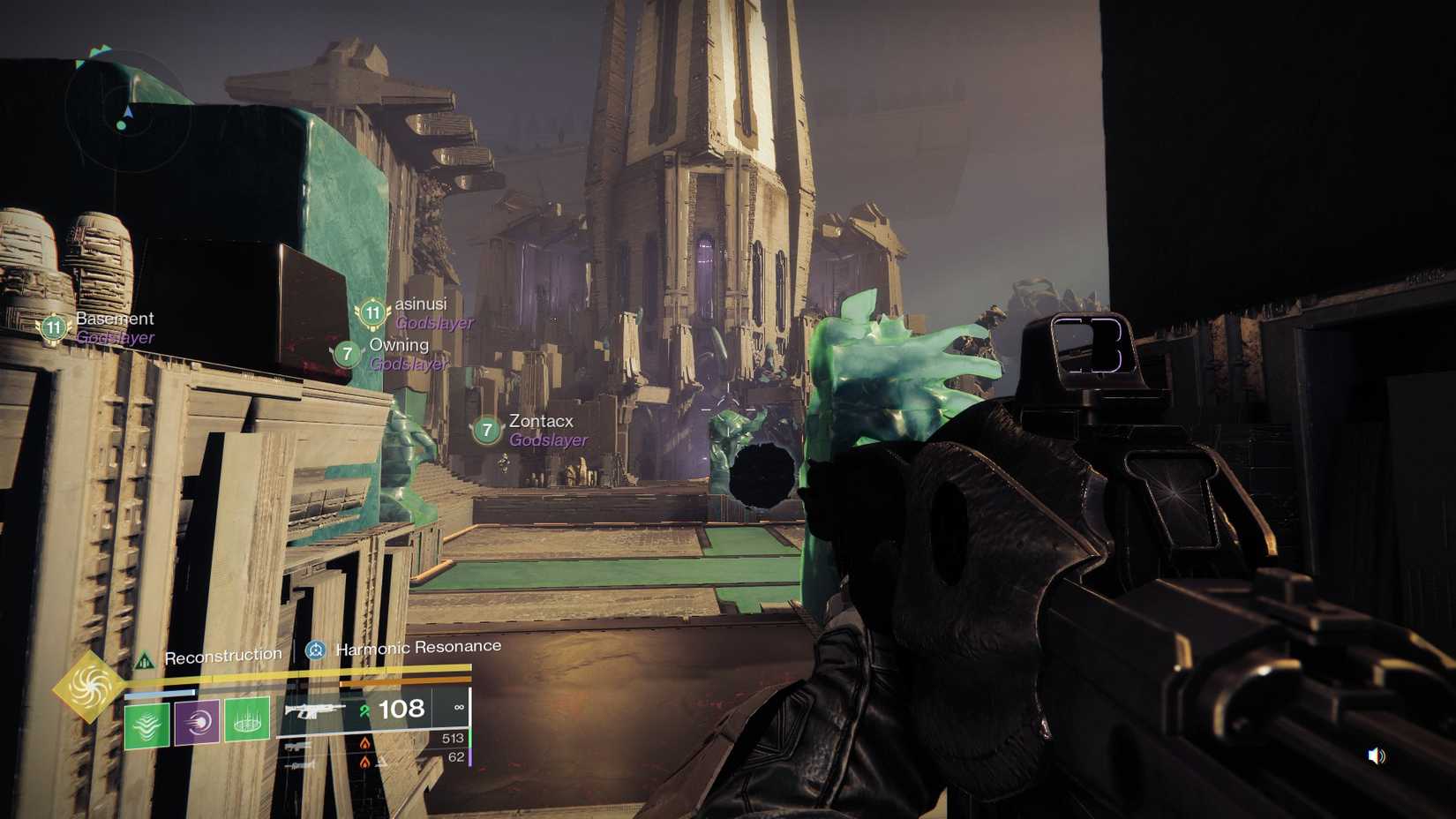Click the Harmonic Resonance buff icon
The image size is (1456, 819).
click(x=313, y=650)
